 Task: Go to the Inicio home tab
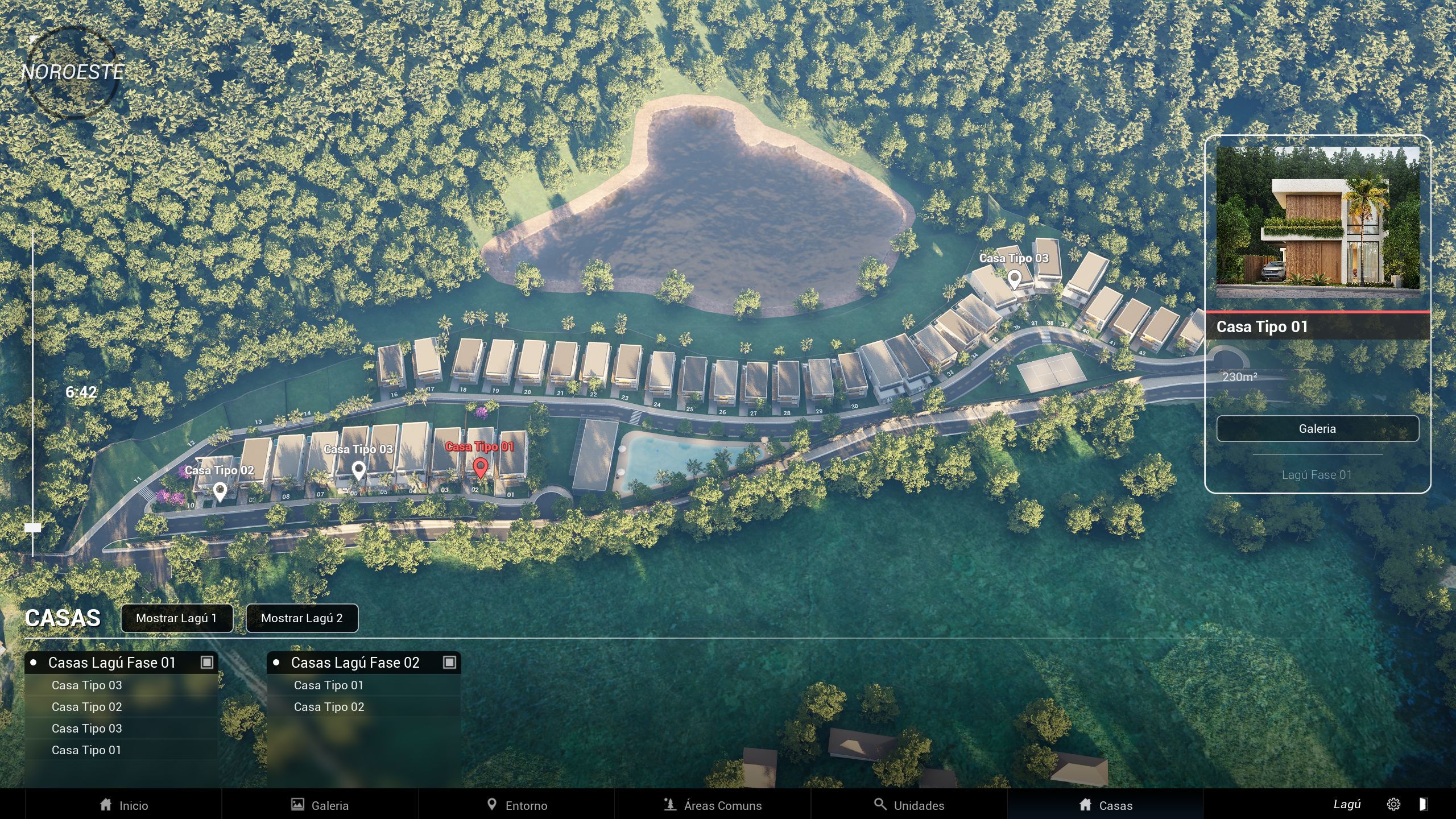click(x=123, y=805)
